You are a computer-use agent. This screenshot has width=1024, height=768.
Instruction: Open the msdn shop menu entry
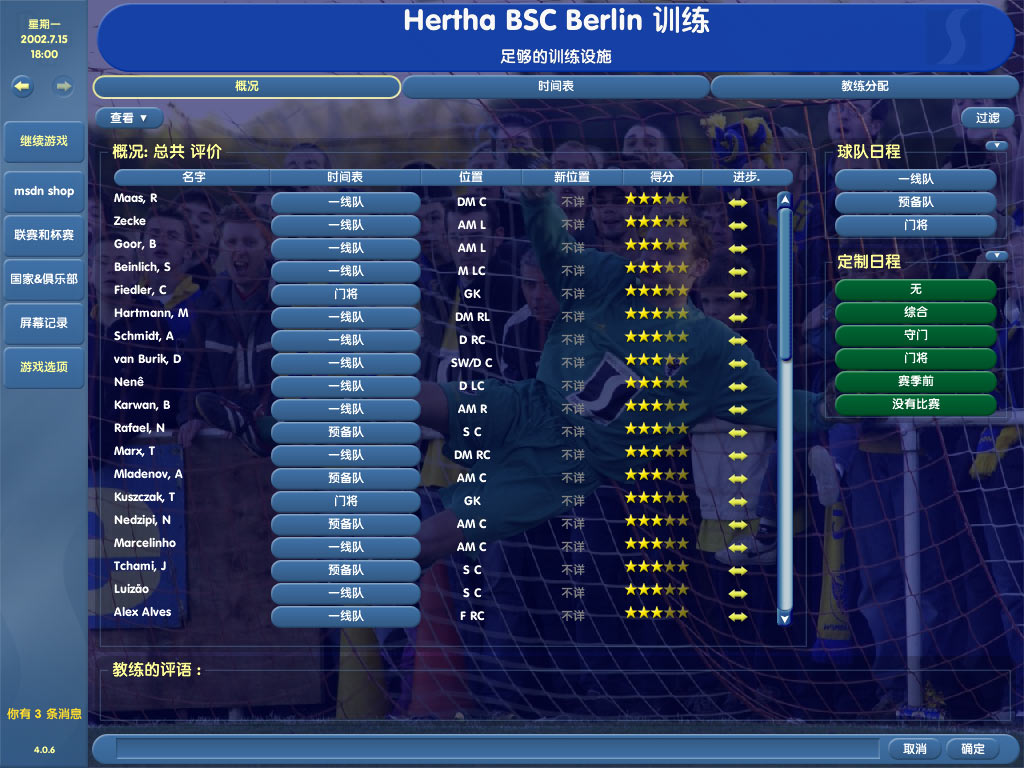pyautogui.click(x=44, y=190)
